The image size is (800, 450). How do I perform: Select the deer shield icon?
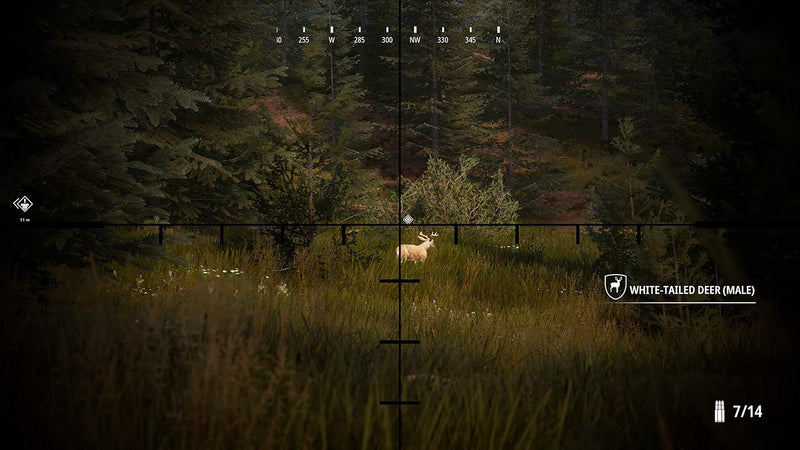point(615,287)
